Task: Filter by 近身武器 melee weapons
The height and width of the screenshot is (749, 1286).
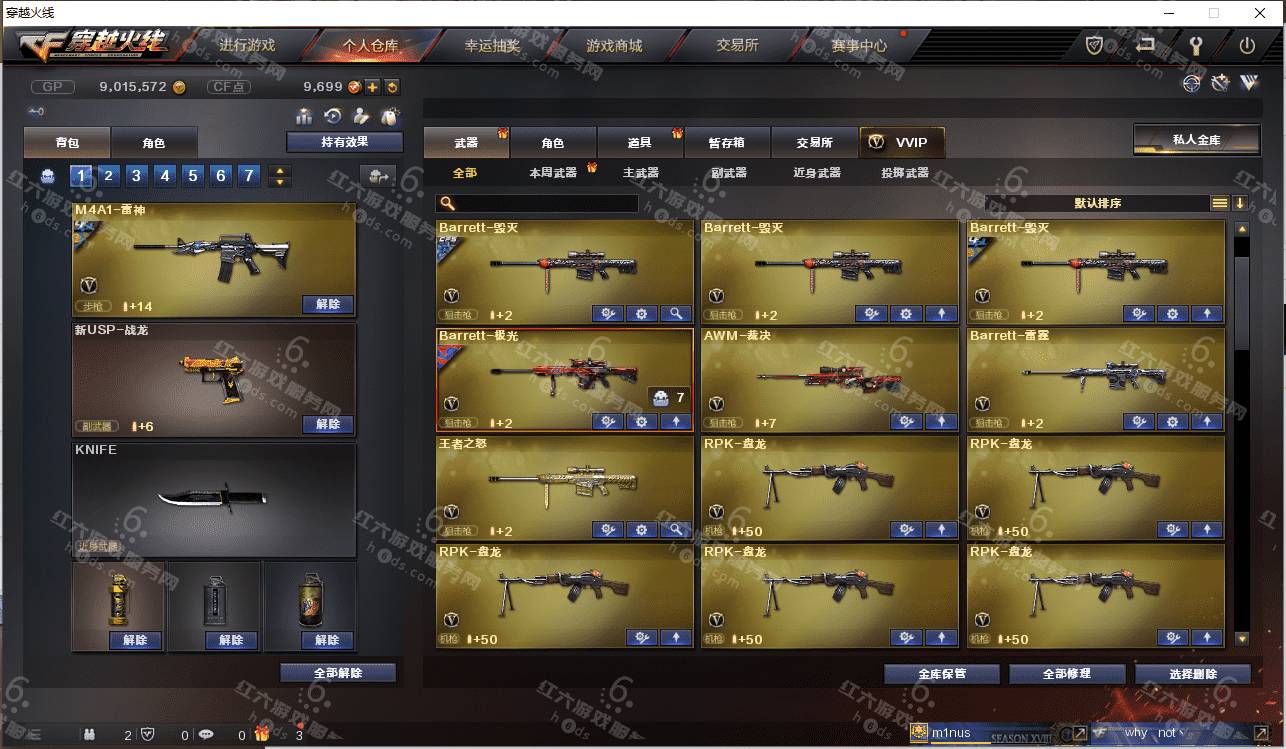Action: tap(816, 173)
